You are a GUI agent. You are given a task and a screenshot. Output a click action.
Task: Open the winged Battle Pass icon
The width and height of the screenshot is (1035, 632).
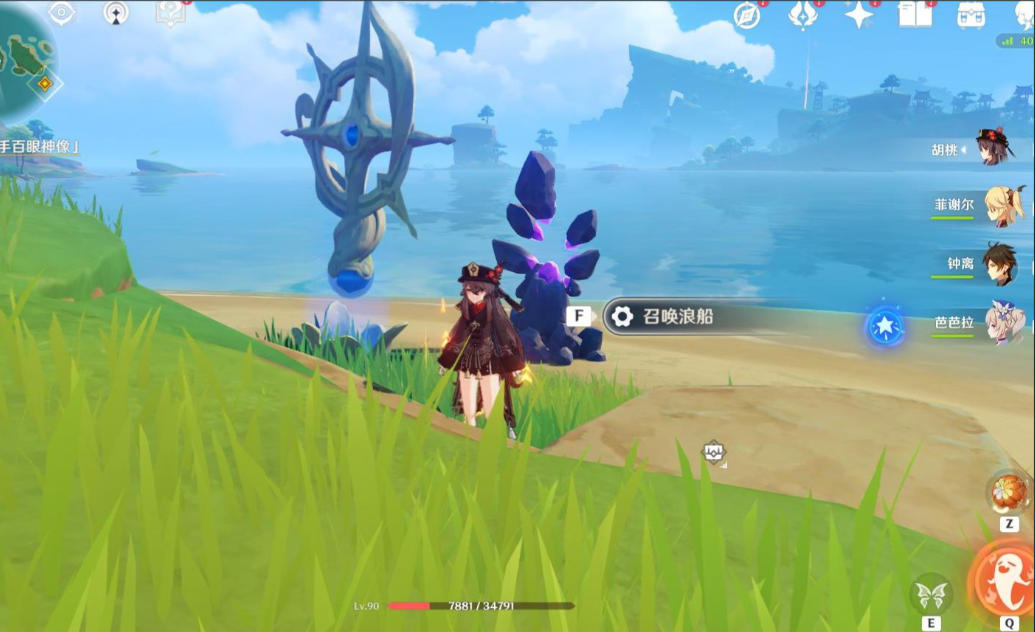803,15
